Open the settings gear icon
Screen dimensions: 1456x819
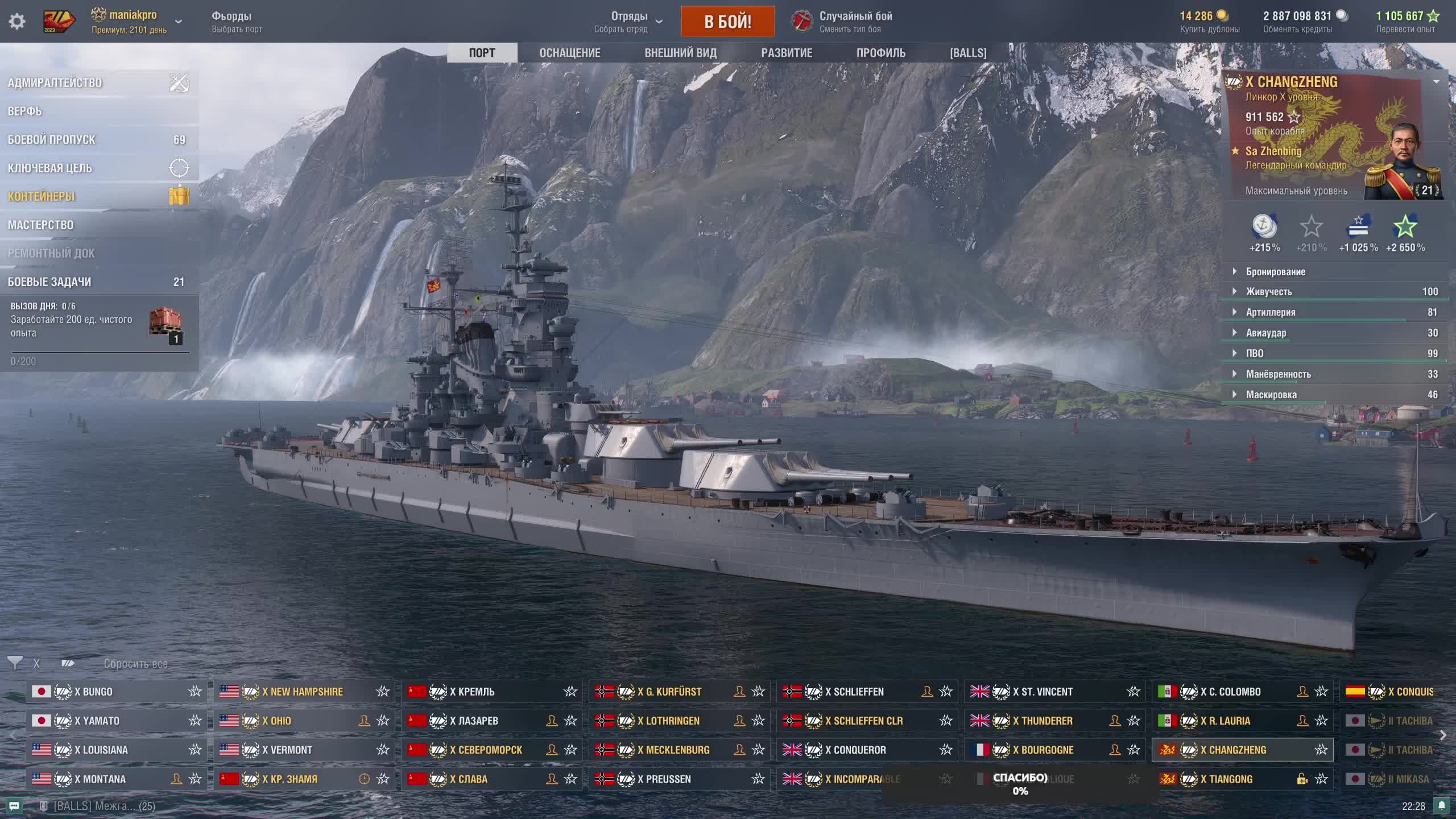click(x=17, y=22)
